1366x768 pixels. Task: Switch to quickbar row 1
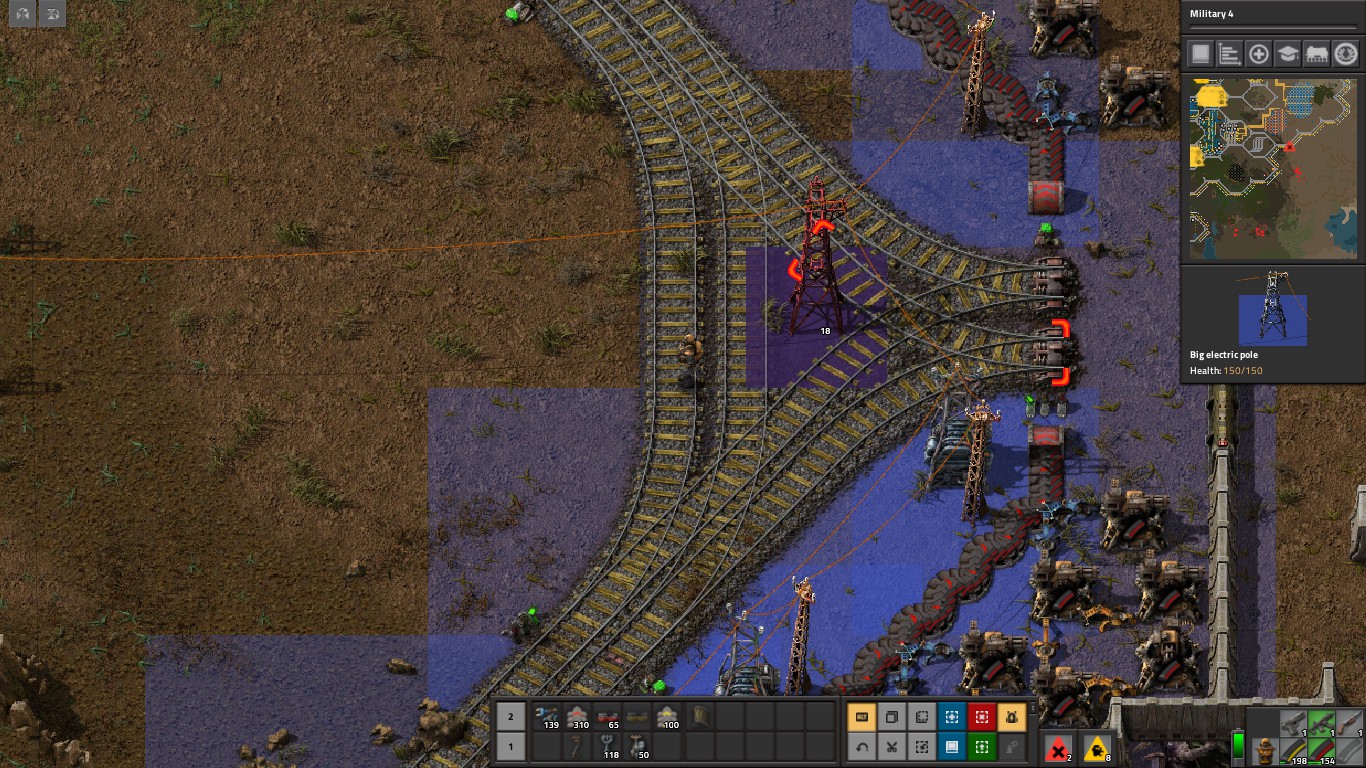[510, 746]
